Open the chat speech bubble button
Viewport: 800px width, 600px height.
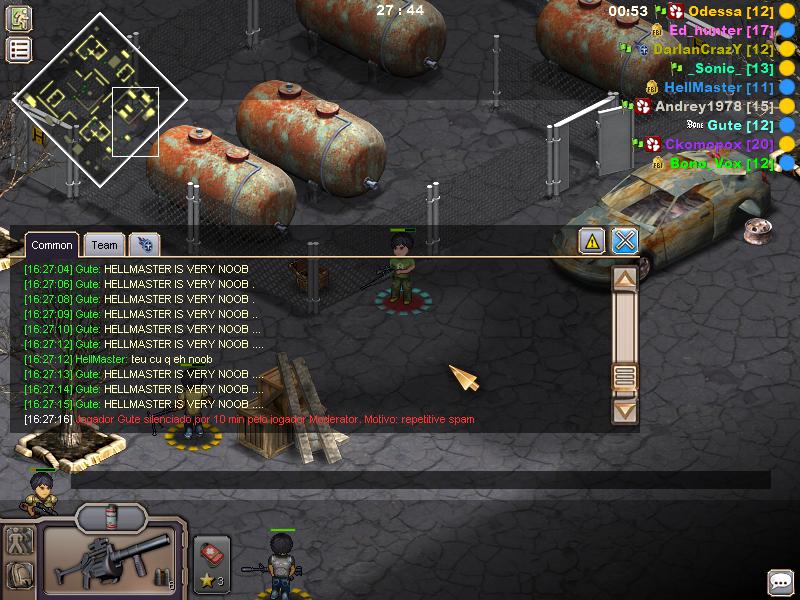(x=780, y=582)
